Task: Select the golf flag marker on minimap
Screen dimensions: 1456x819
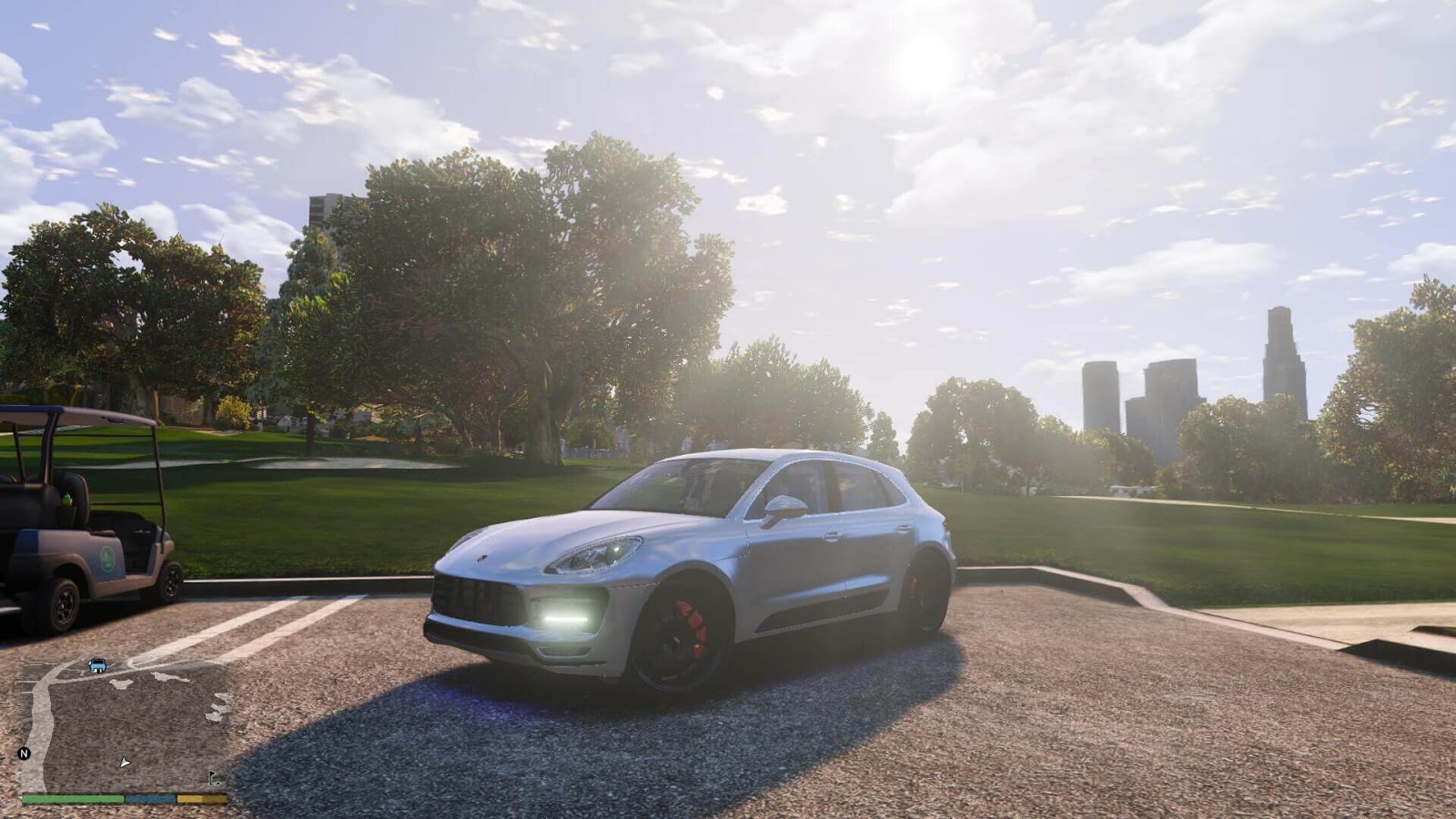Action: pos(214,778)
